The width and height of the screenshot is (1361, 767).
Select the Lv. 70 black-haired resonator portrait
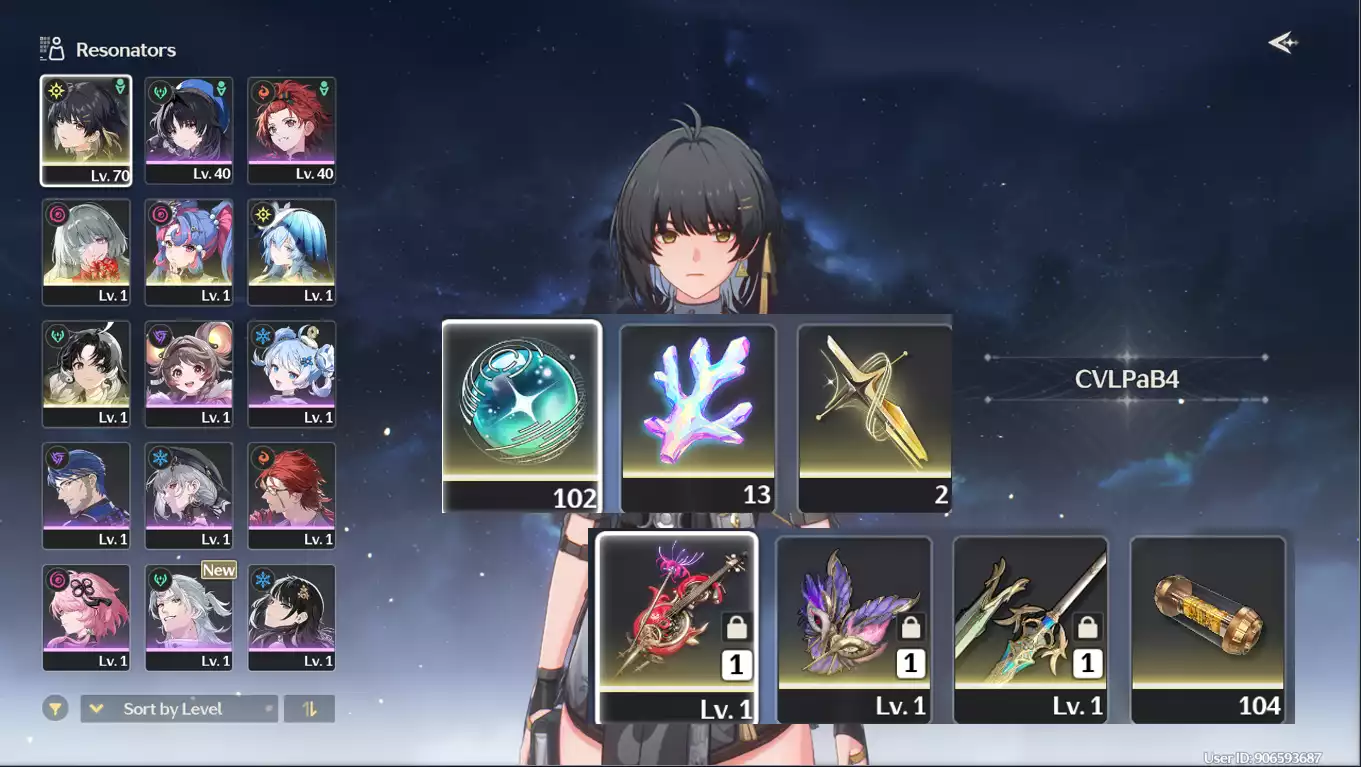pos(86,131)
